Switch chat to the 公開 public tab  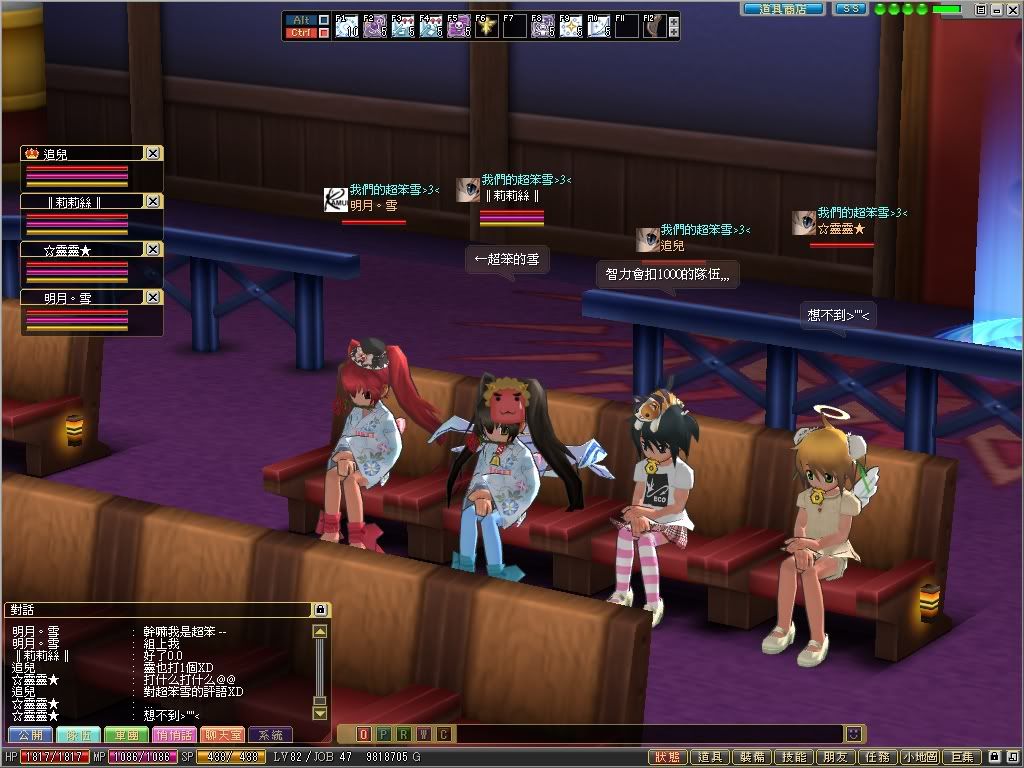(x=31, y=735)
